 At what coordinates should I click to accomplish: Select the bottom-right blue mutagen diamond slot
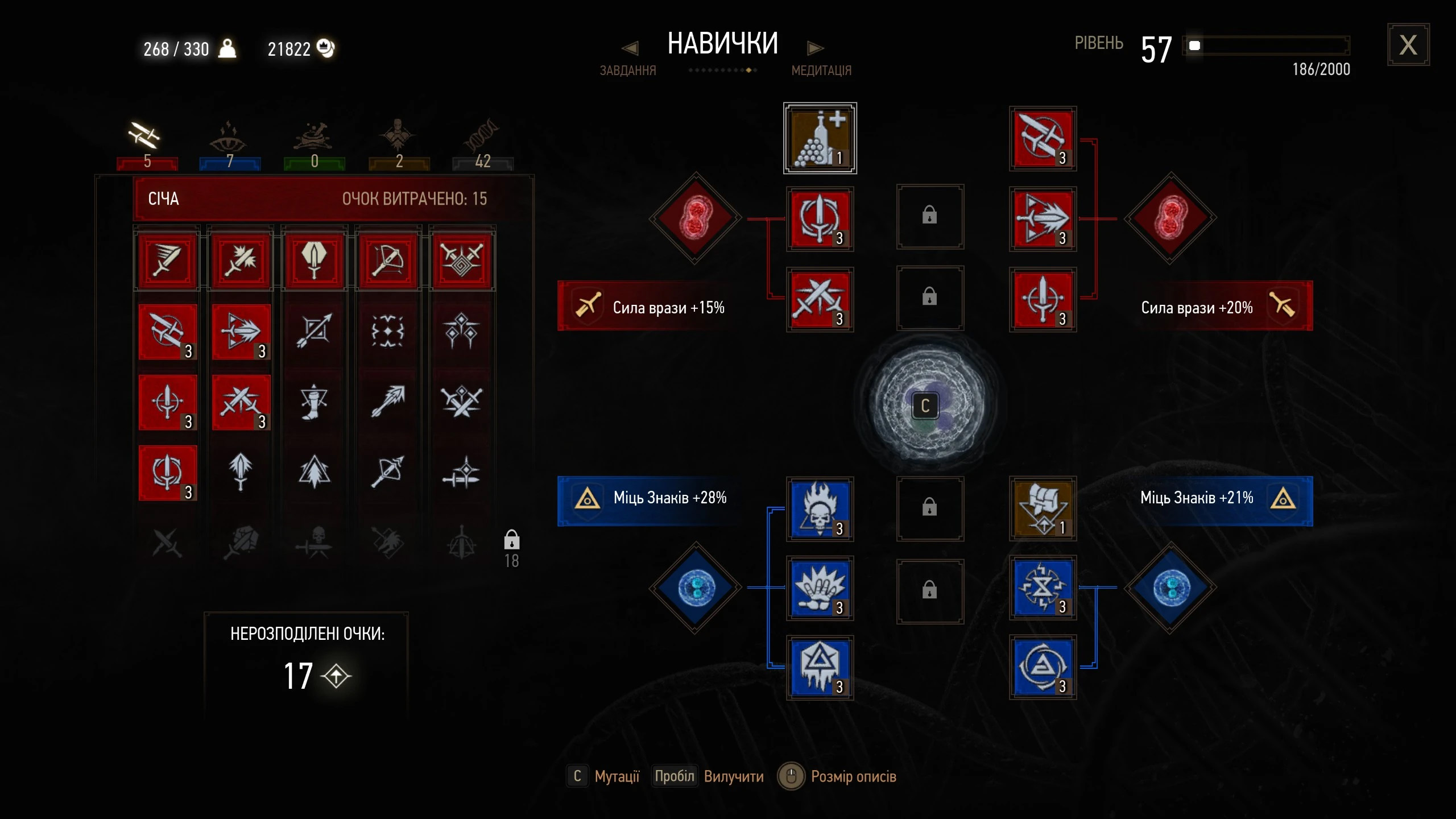(1170, 588)
